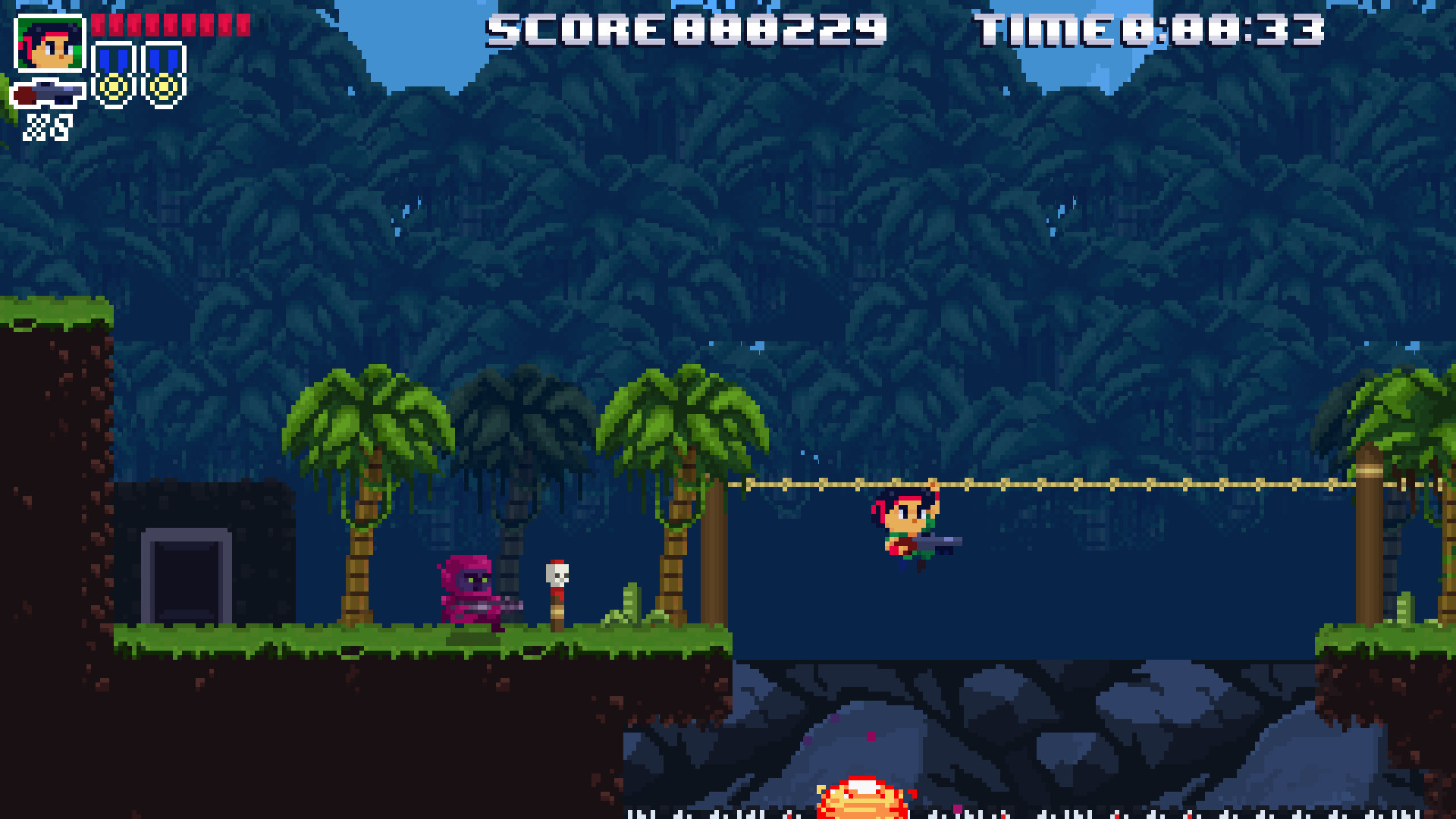Click the stone doorway in the temple wall
This screenshot has height=819, width=1456.
point(184,580)
